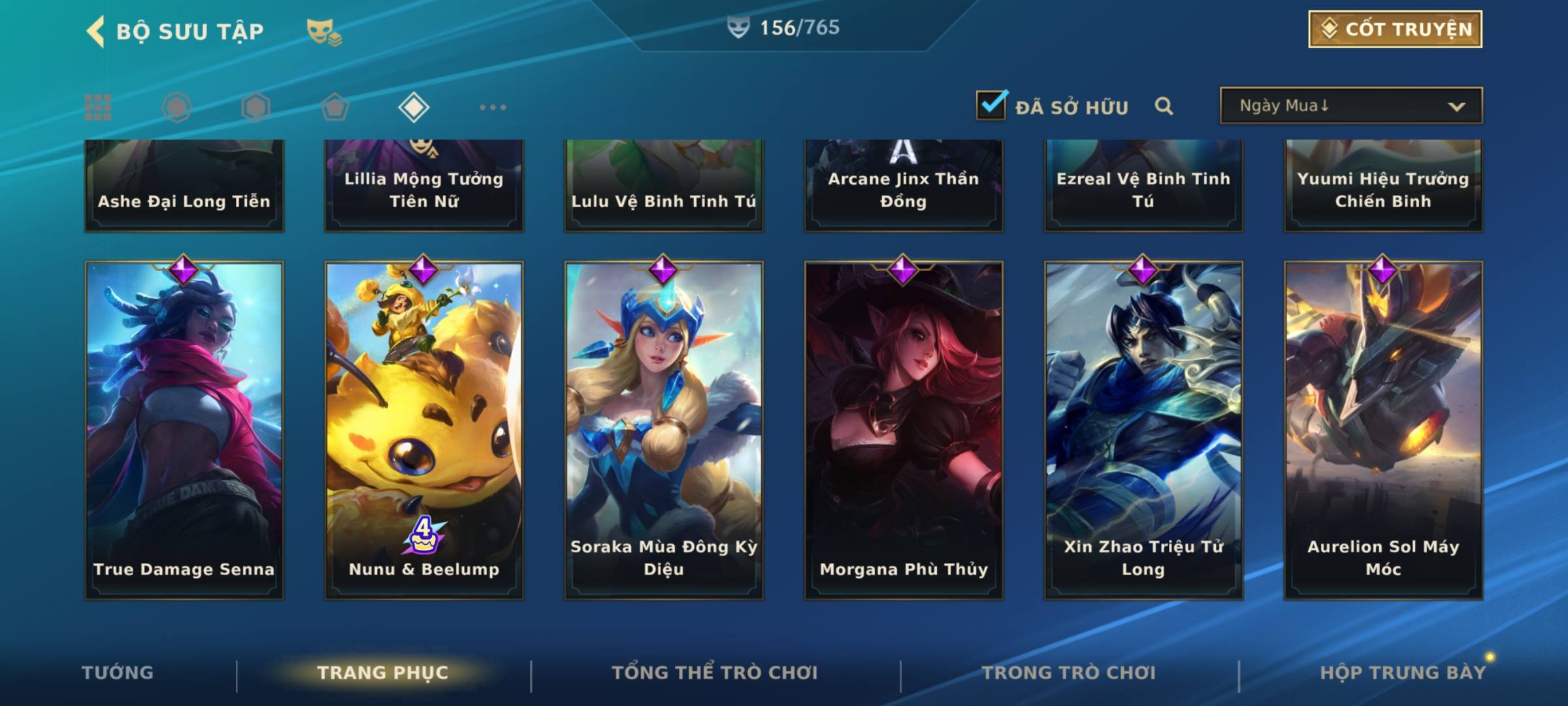This screenshot has height=706, width=1568.
Task: Open the skin search magnifier
Action: coord(1164,106)
